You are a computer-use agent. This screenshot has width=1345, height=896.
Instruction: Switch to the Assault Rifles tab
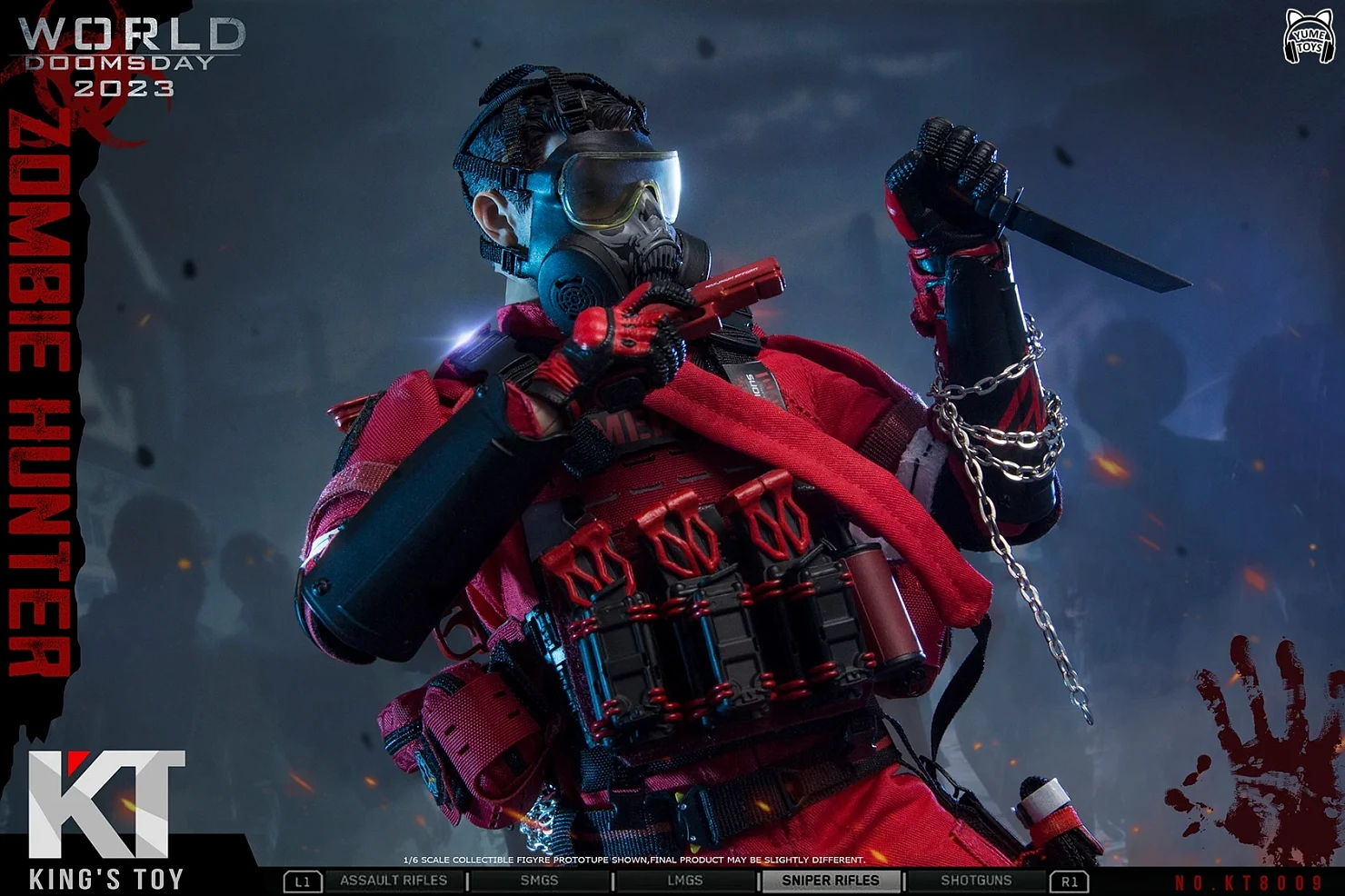pyautogui.click(x=394, y=881)
